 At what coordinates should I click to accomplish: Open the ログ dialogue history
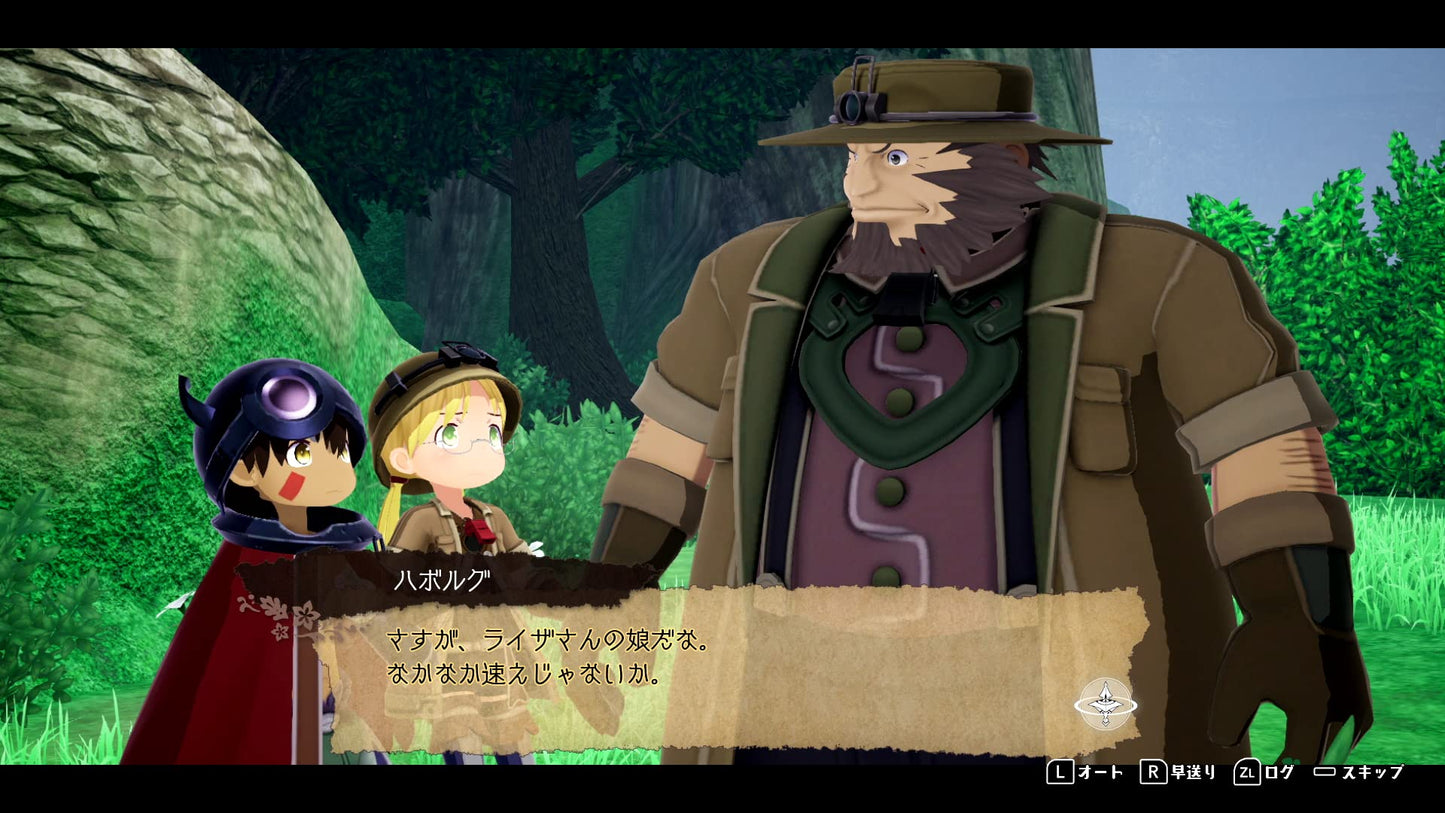click(x=1277, y=771)
